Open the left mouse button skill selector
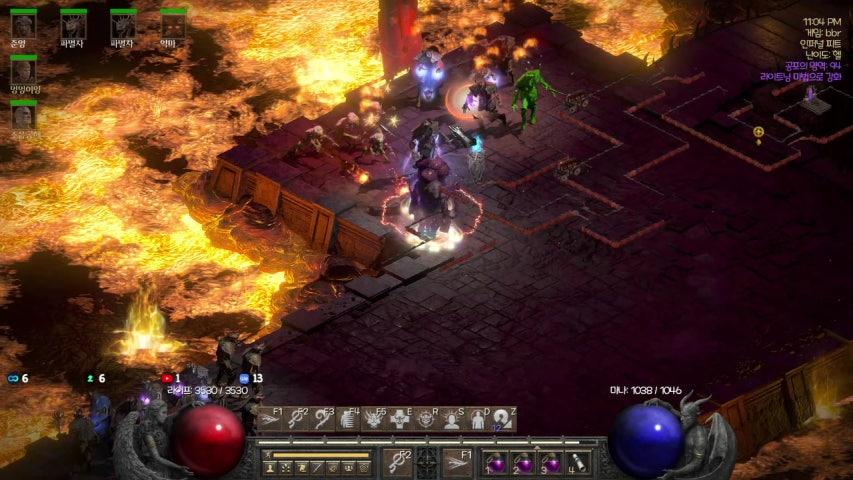The width and height of the screenshot is (853, 480). pos(398,462)
